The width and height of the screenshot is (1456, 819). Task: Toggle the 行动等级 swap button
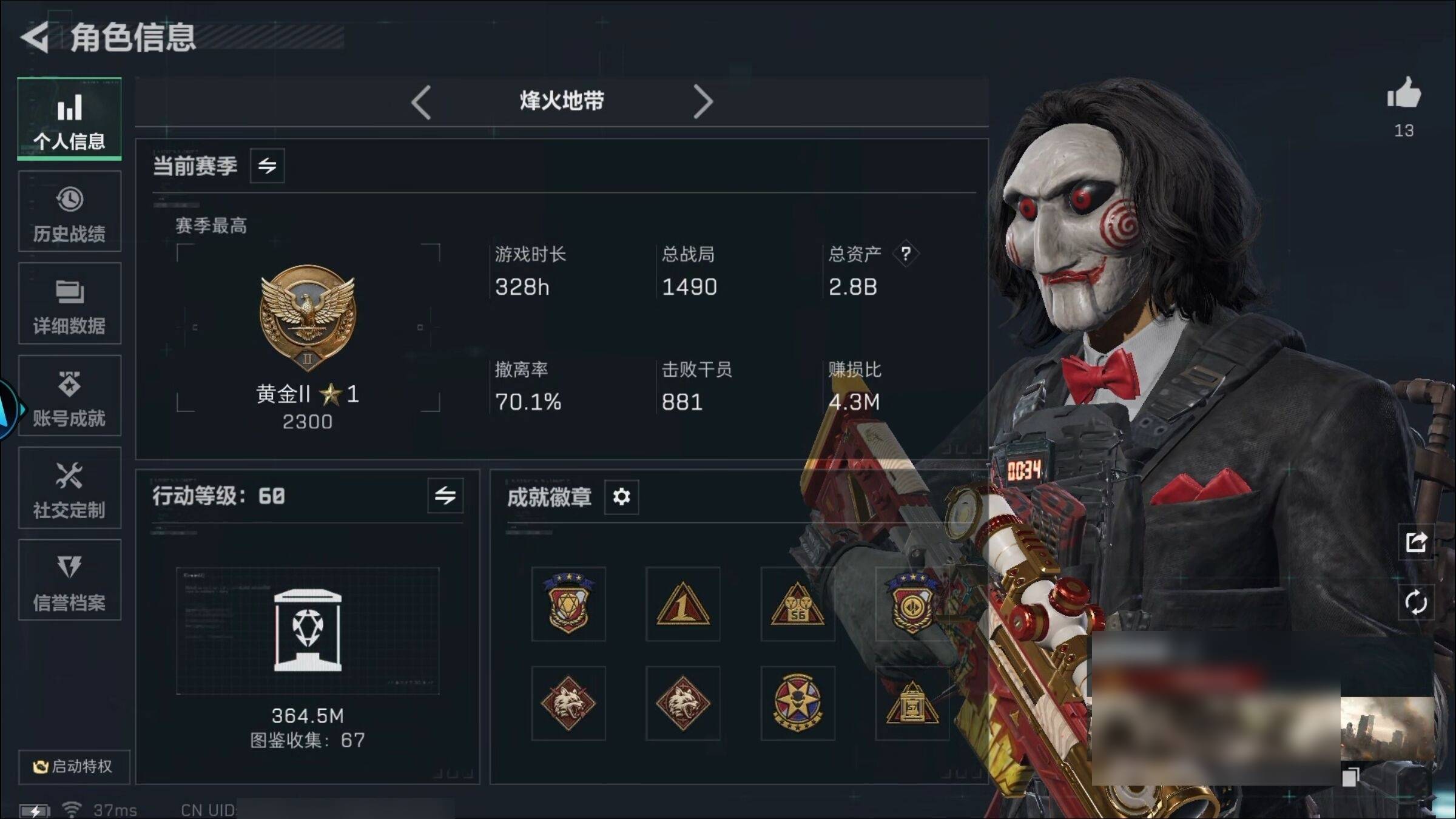click(x=445, y=496)
